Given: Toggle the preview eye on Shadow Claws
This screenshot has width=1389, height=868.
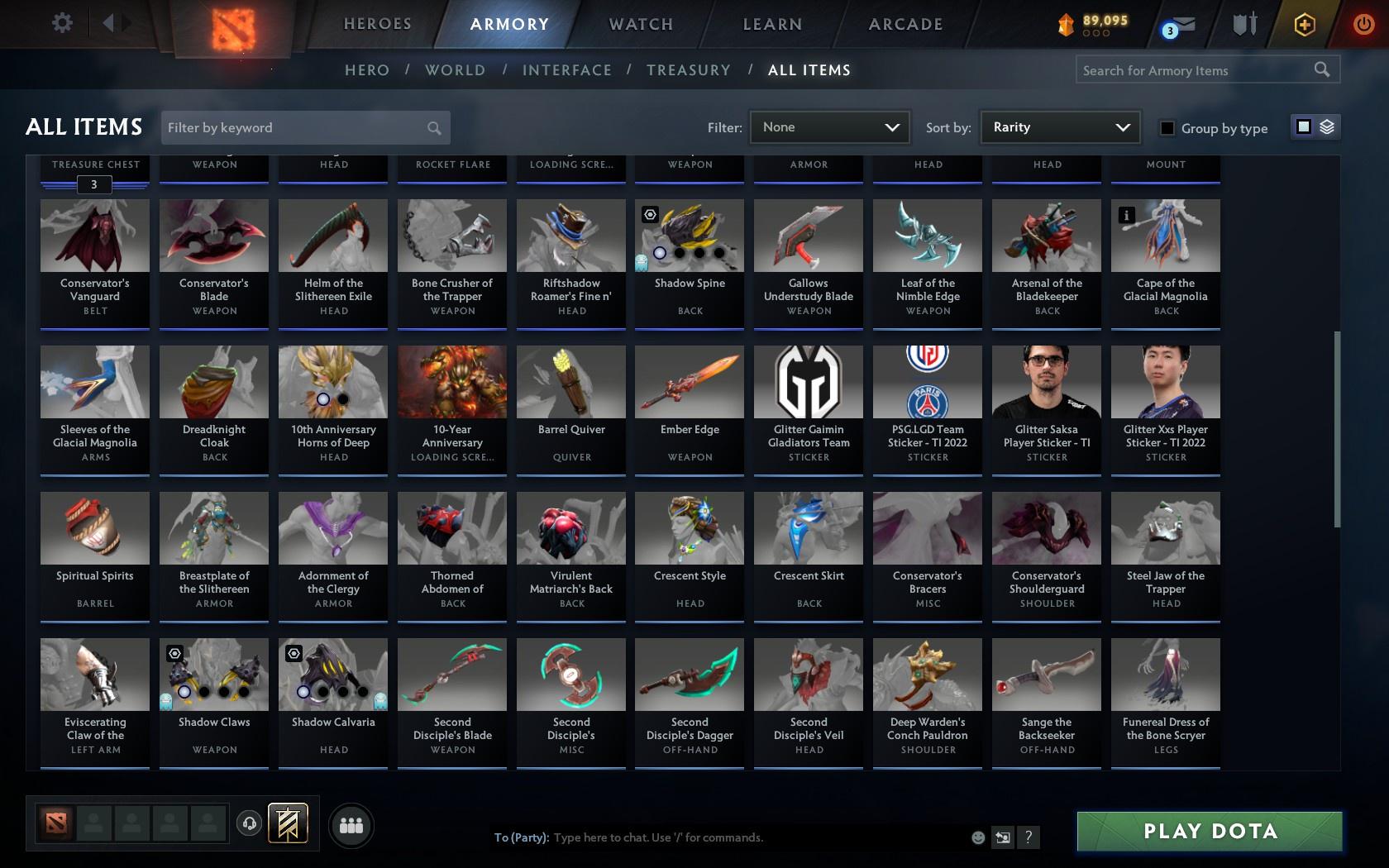Looking at the screenshot, I should (x=175, y=653).
